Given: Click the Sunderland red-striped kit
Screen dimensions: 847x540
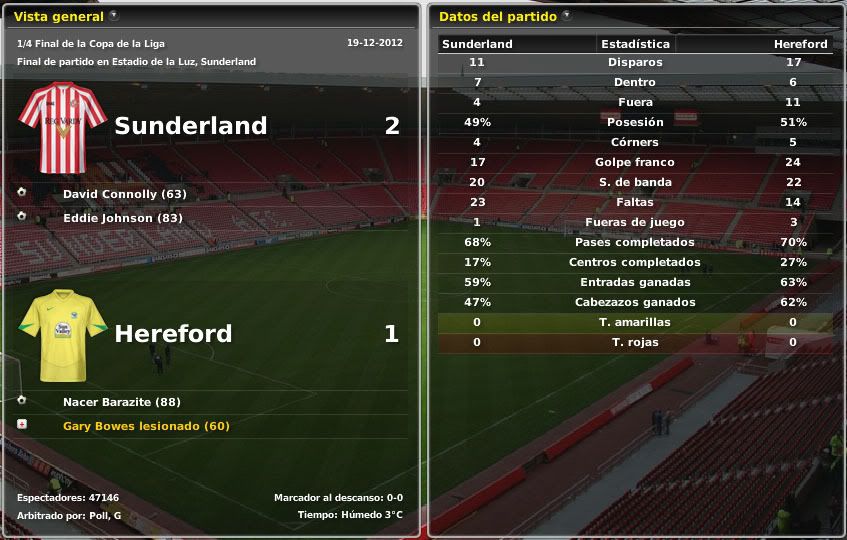Looking at the screenshot, I should pos(62,127).
